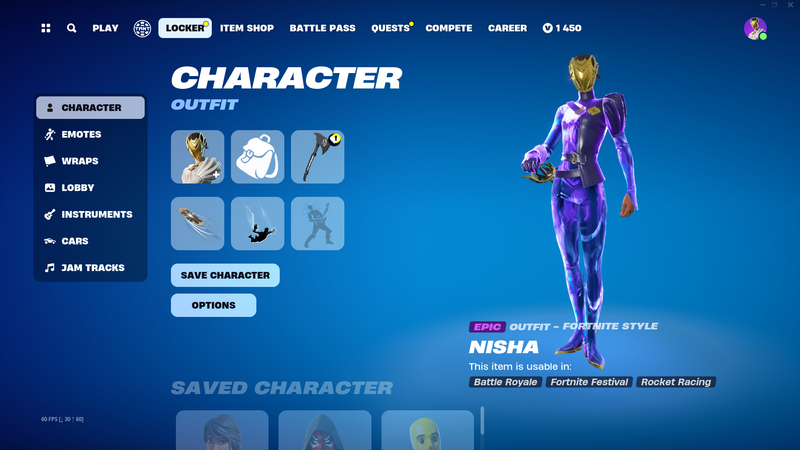
Task: Select the Instruments category
Action: [x=96, y=214]
